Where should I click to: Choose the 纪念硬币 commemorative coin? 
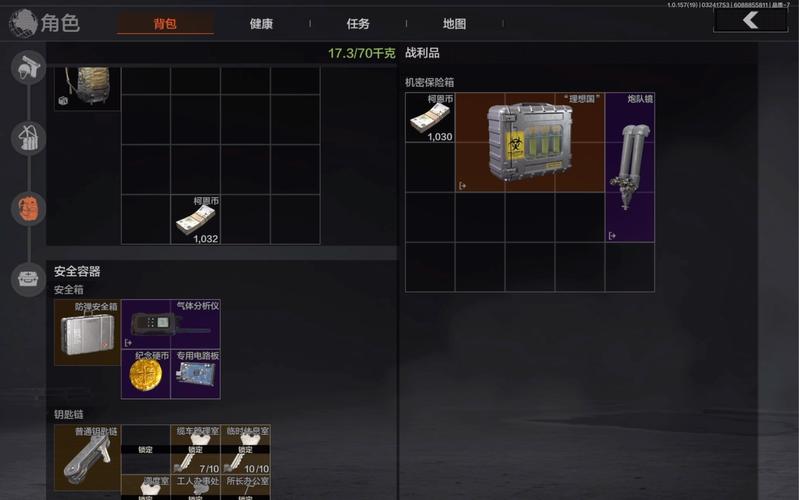(146, 374)
